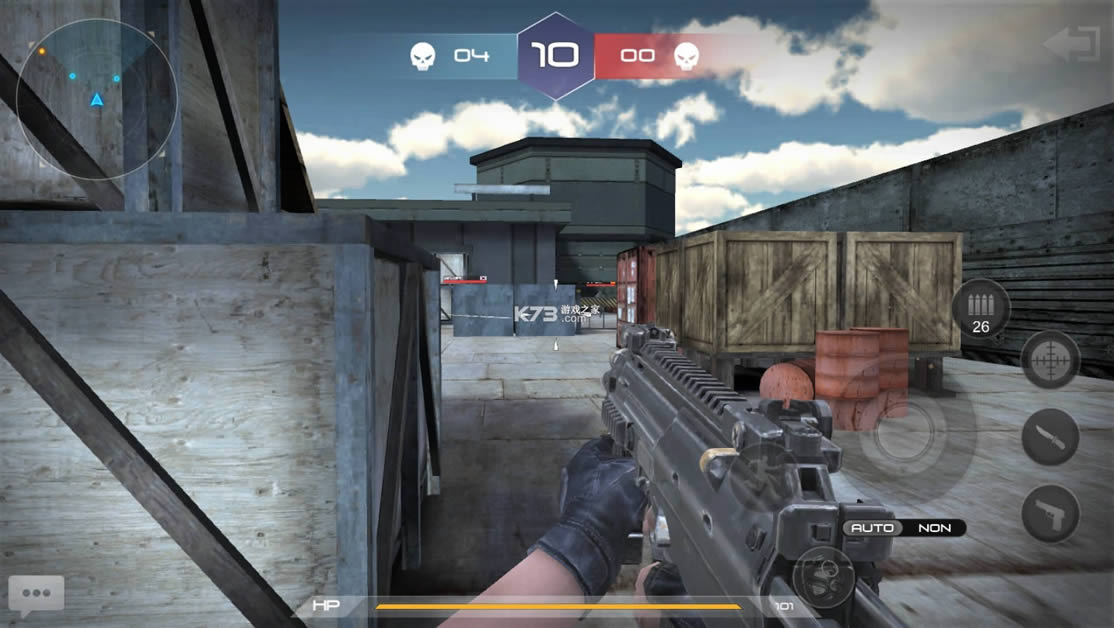Tap the circular fire joystick
1114x628 pixels.
click(902, 431)
